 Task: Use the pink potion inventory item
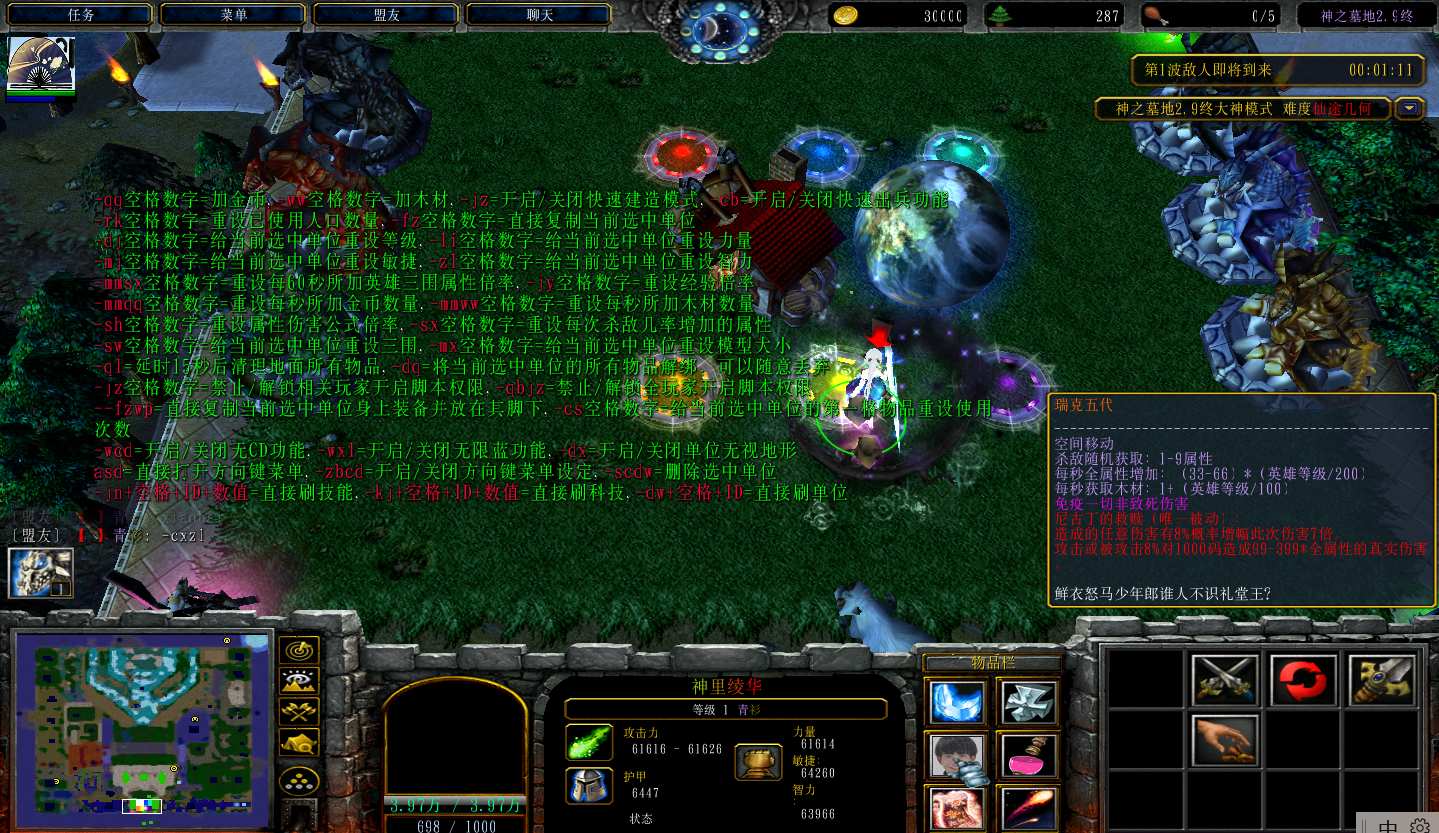1027,755
